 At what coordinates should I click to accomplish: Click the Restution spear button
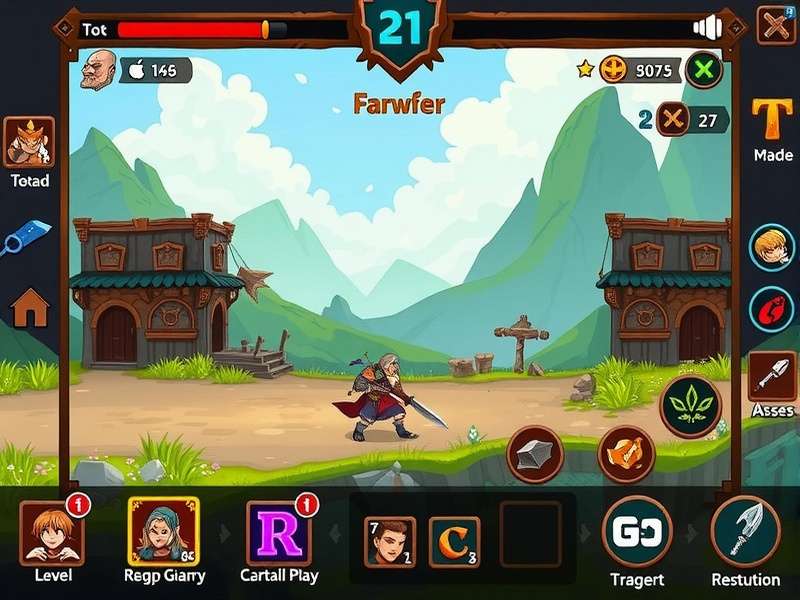[x=745, y=530]
